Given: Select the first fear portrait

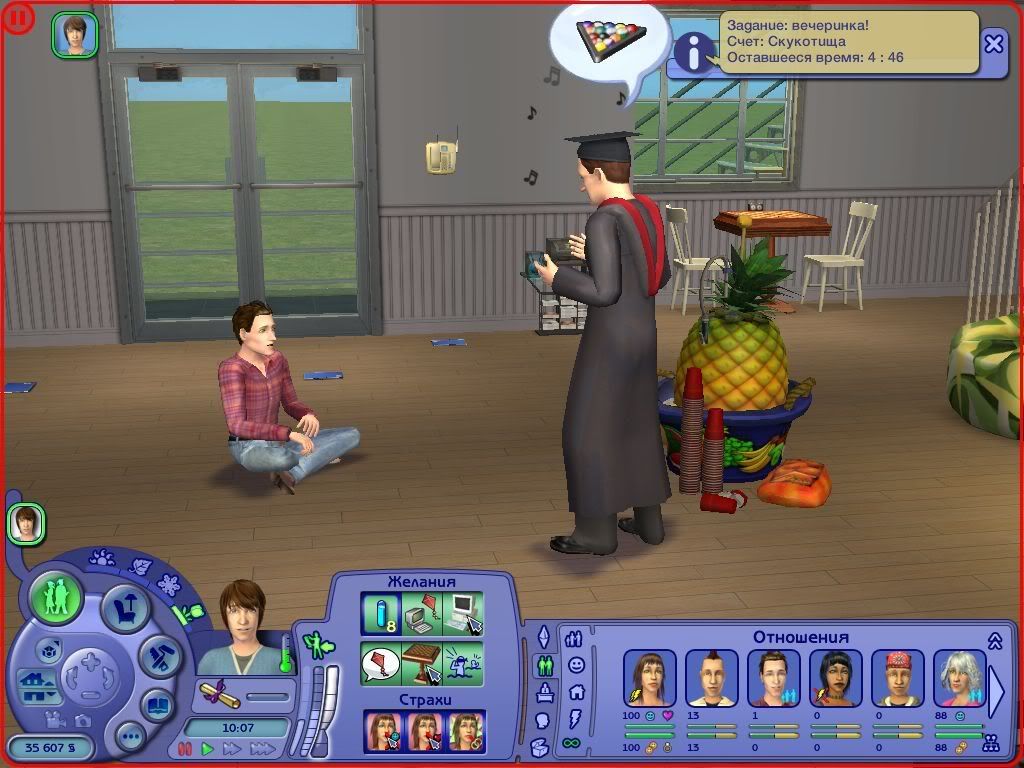Looking at the screenshot, I should coord(383,731).
